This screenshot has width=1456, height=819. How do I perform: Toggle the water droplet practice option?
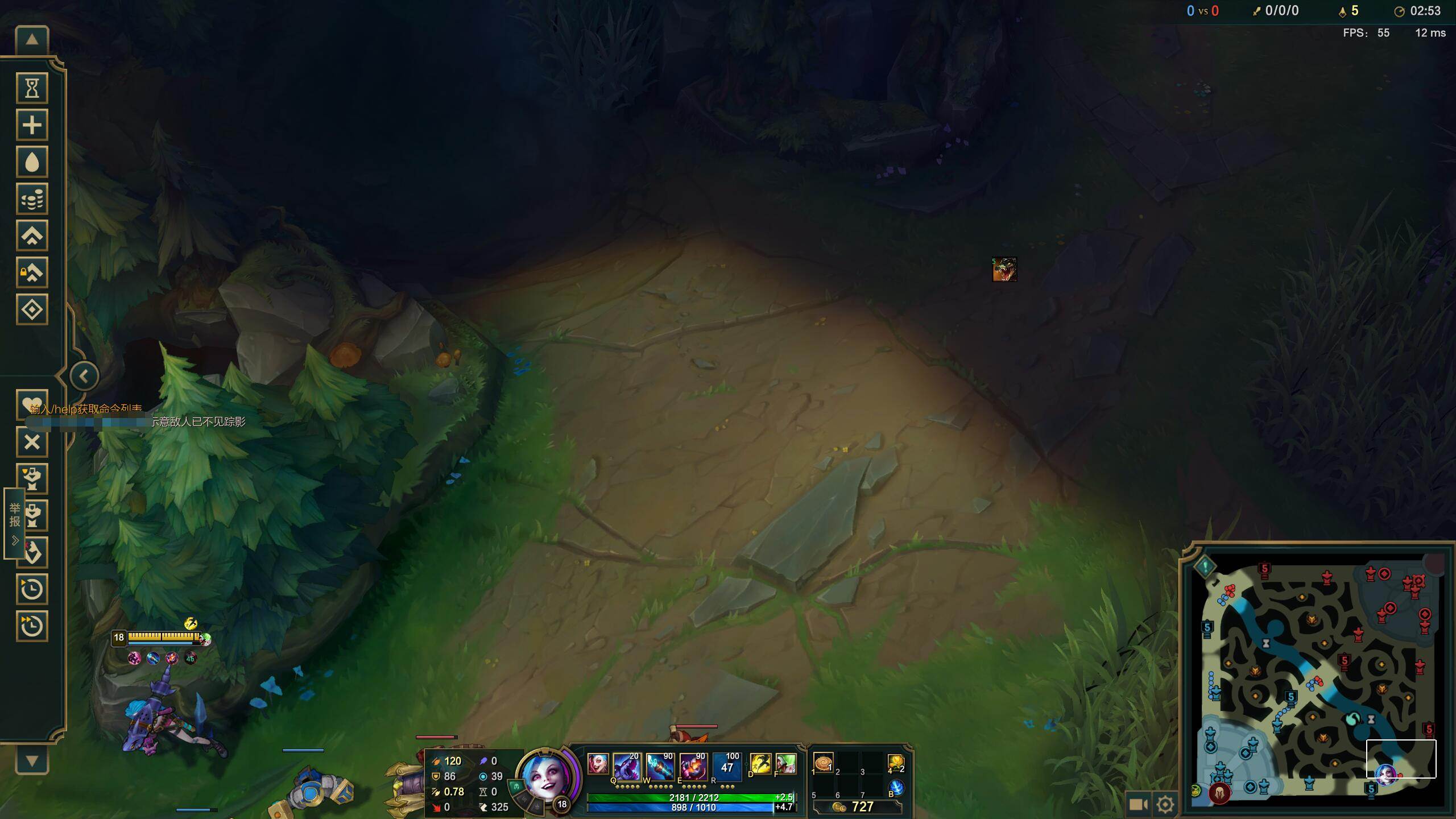pyautogui.click(x=32, y=162)
